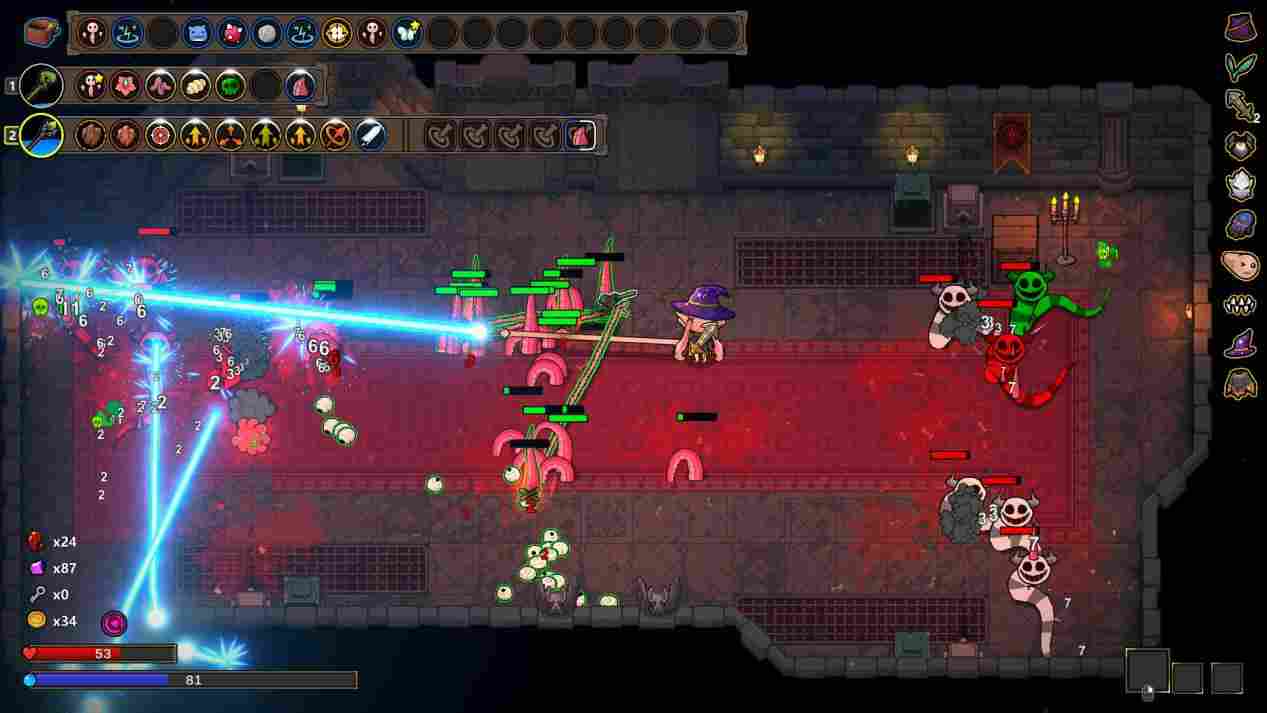
Task: Click the blue monster face spell in inventory
Action: [x=197, y=33]
